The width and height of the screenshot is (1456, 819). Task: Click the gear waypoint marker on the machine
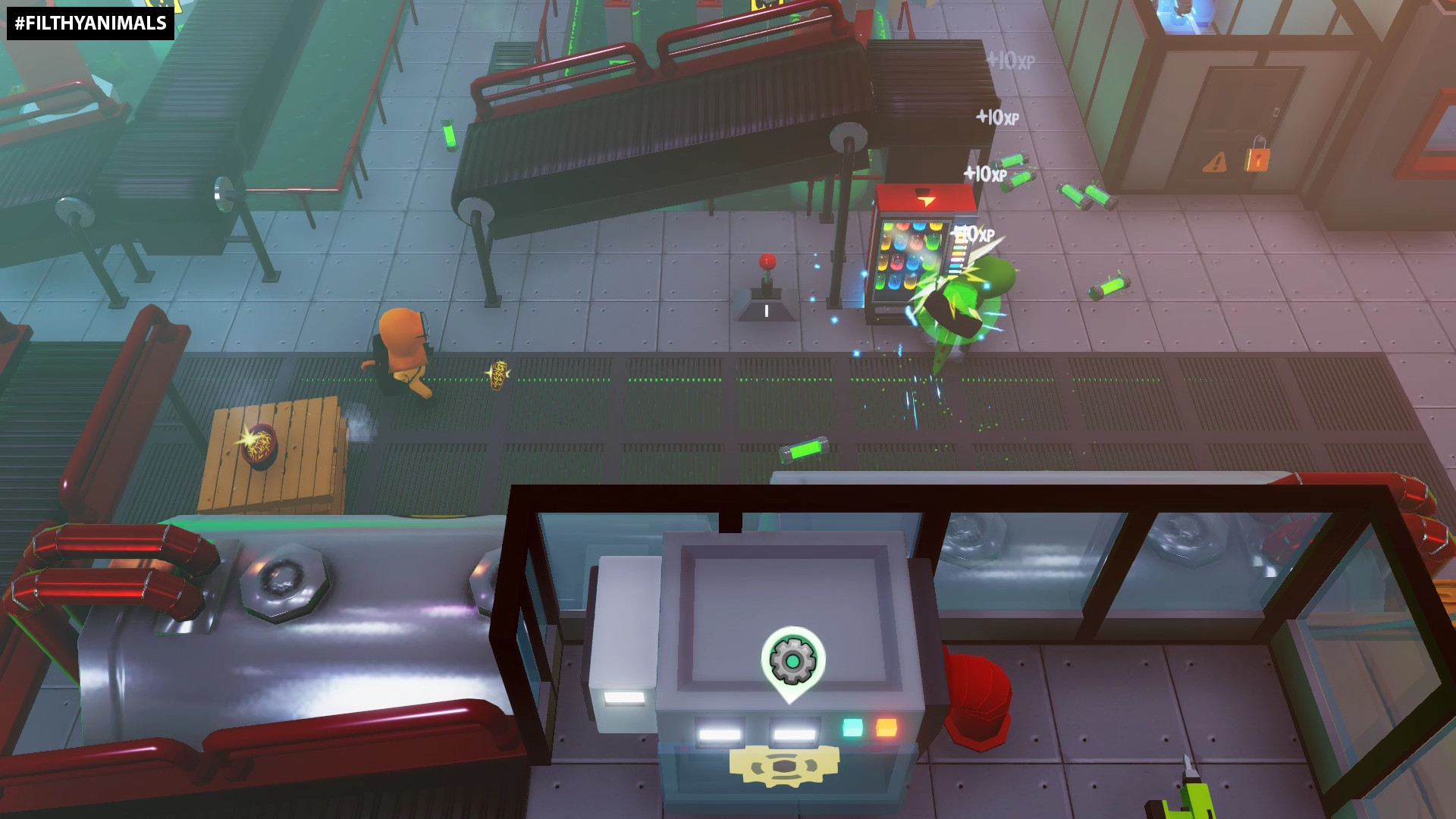793,657
